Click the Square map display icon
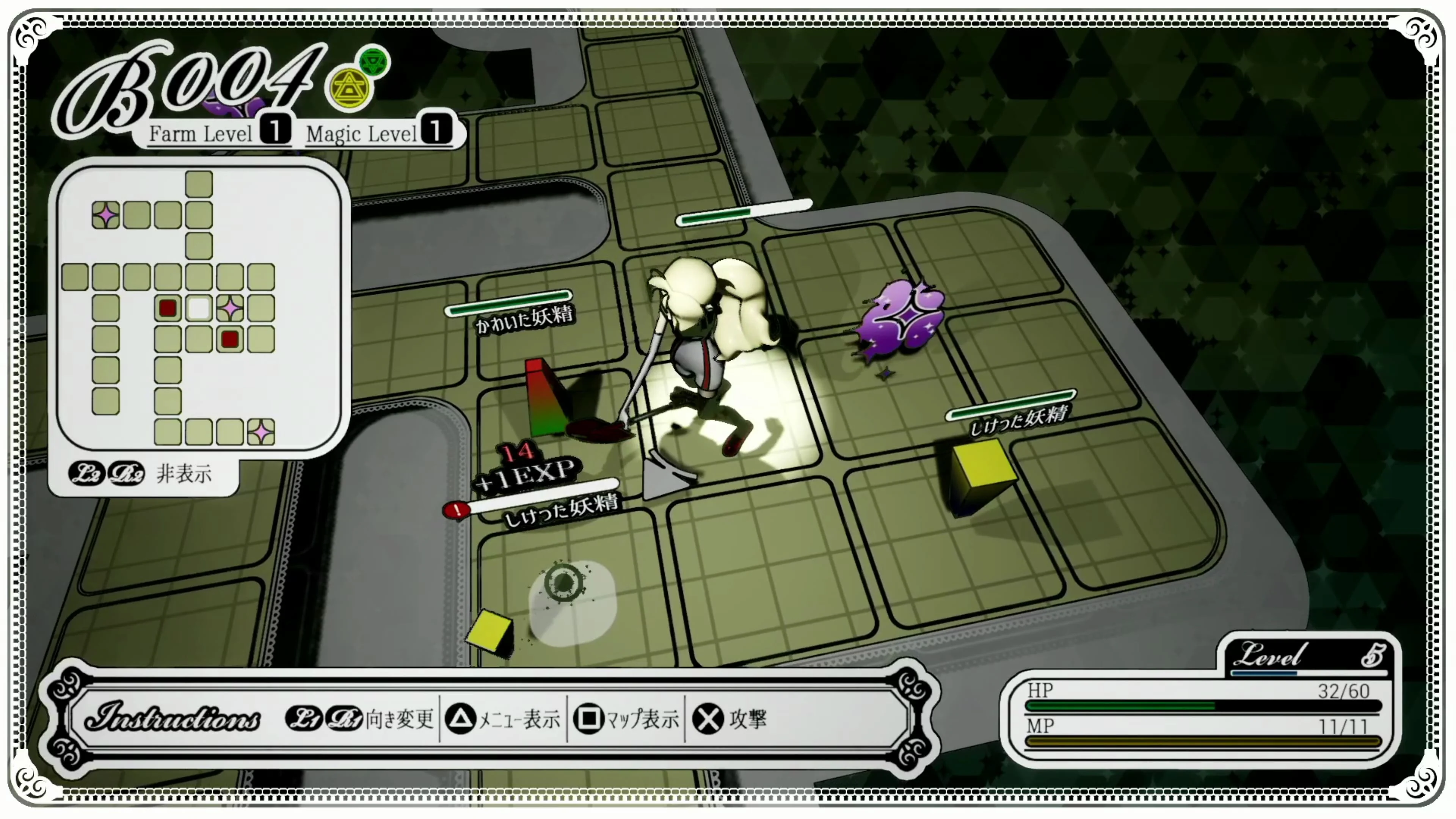Screen dimensions: 1456x819 click(x=589, y=720)
